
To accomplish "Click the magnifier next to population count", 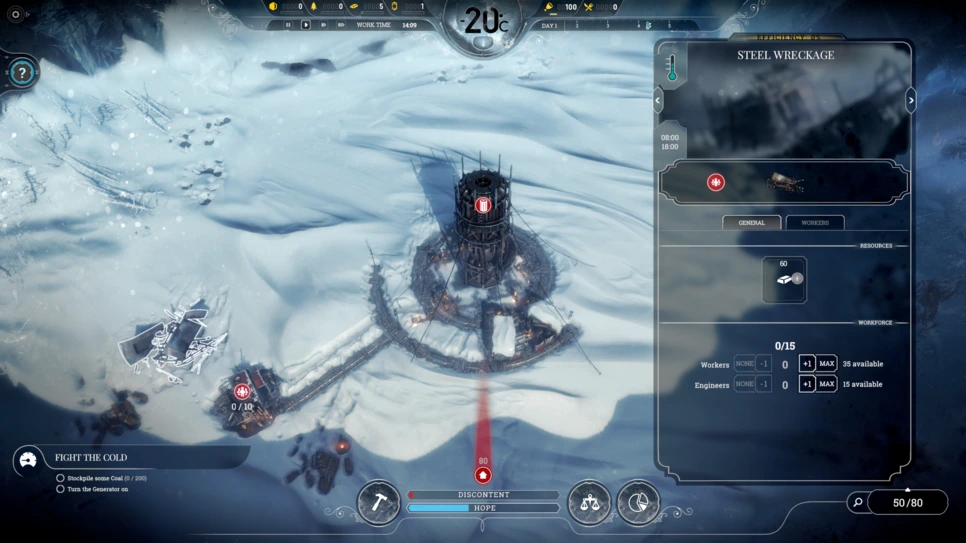I will tap(857, 502).
